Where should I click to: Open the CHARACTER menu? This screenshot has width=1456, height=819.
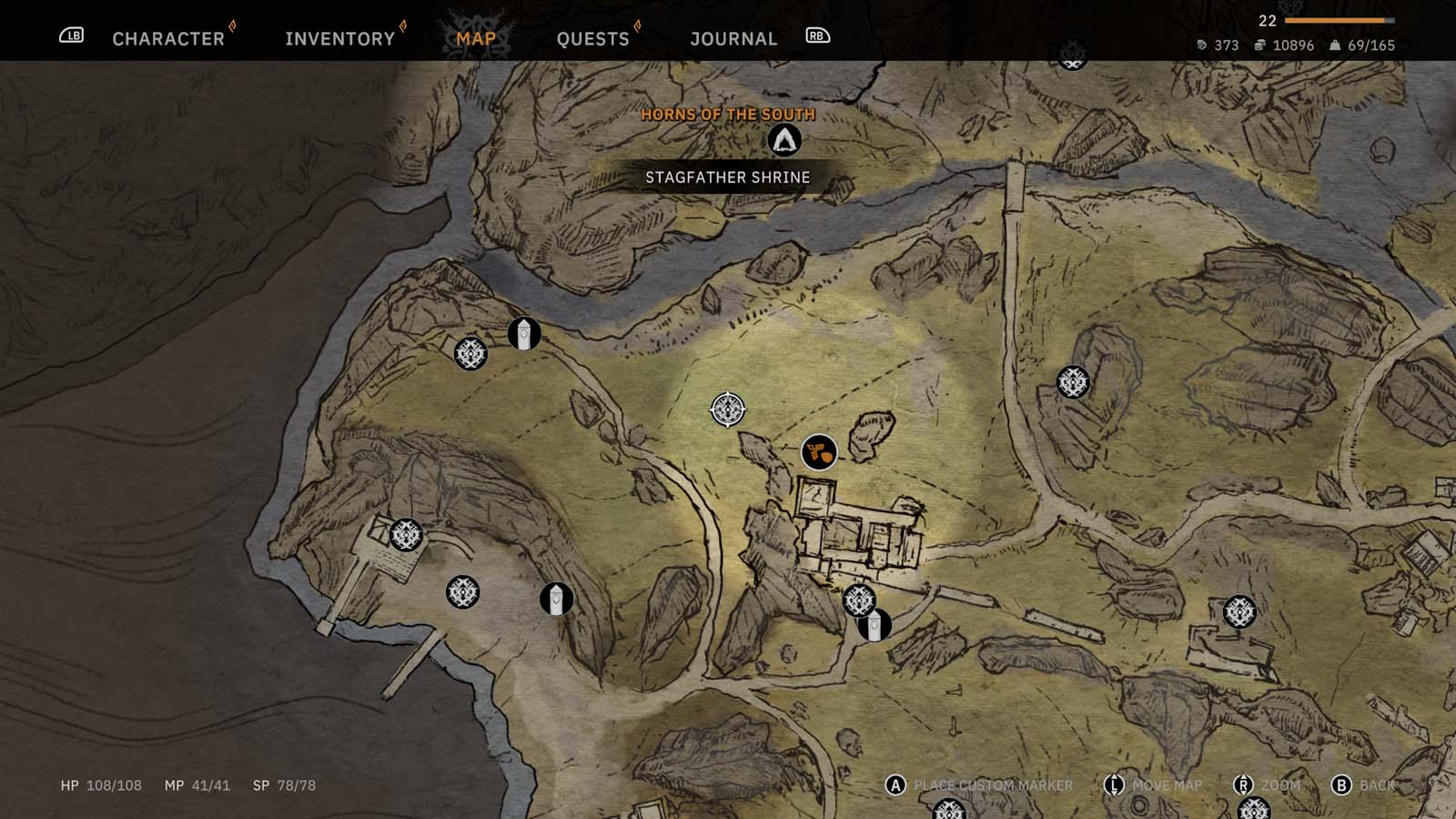(167, 38)
